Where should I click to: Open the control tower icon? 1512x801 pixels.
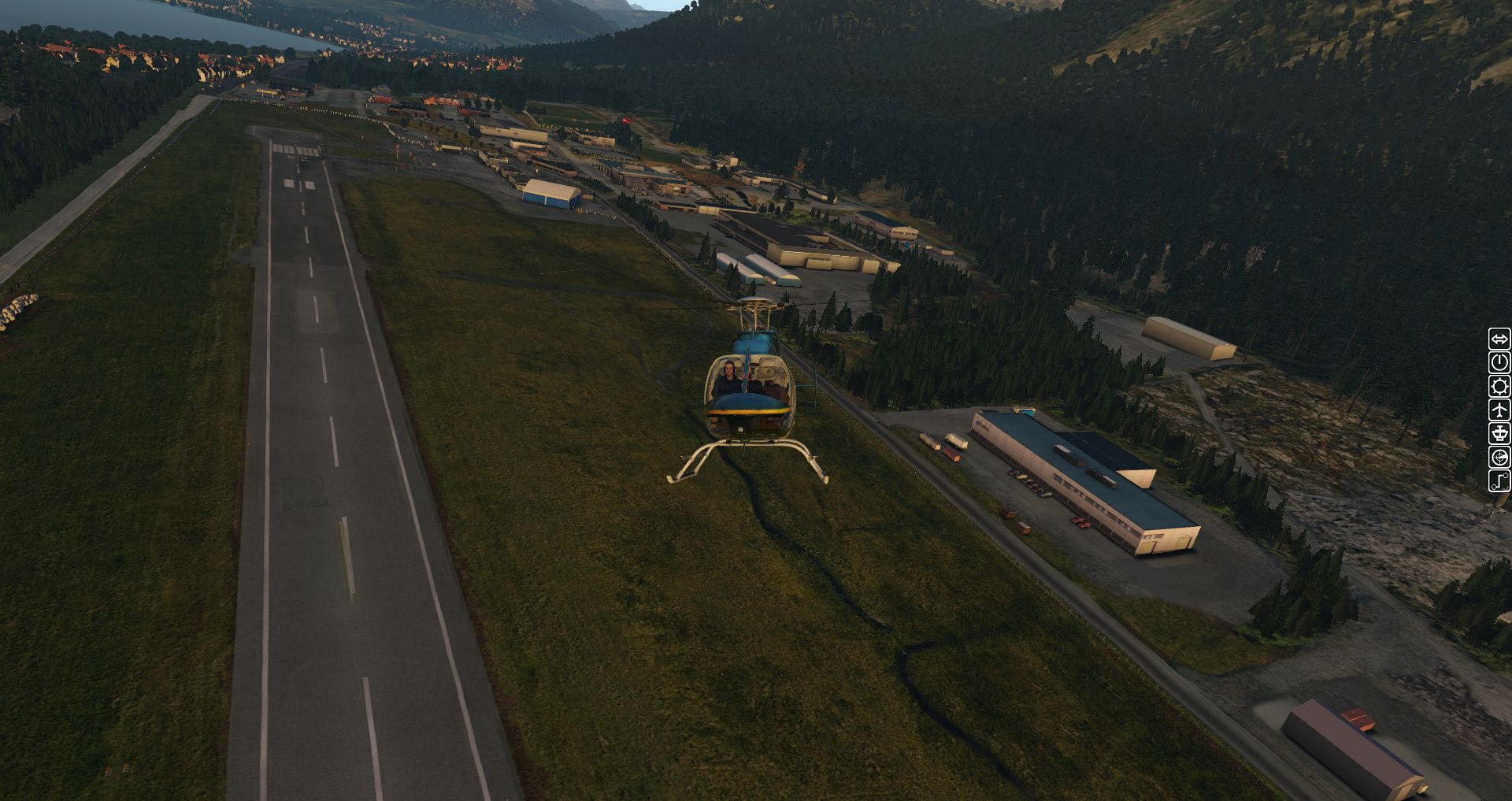[1499, 433]
